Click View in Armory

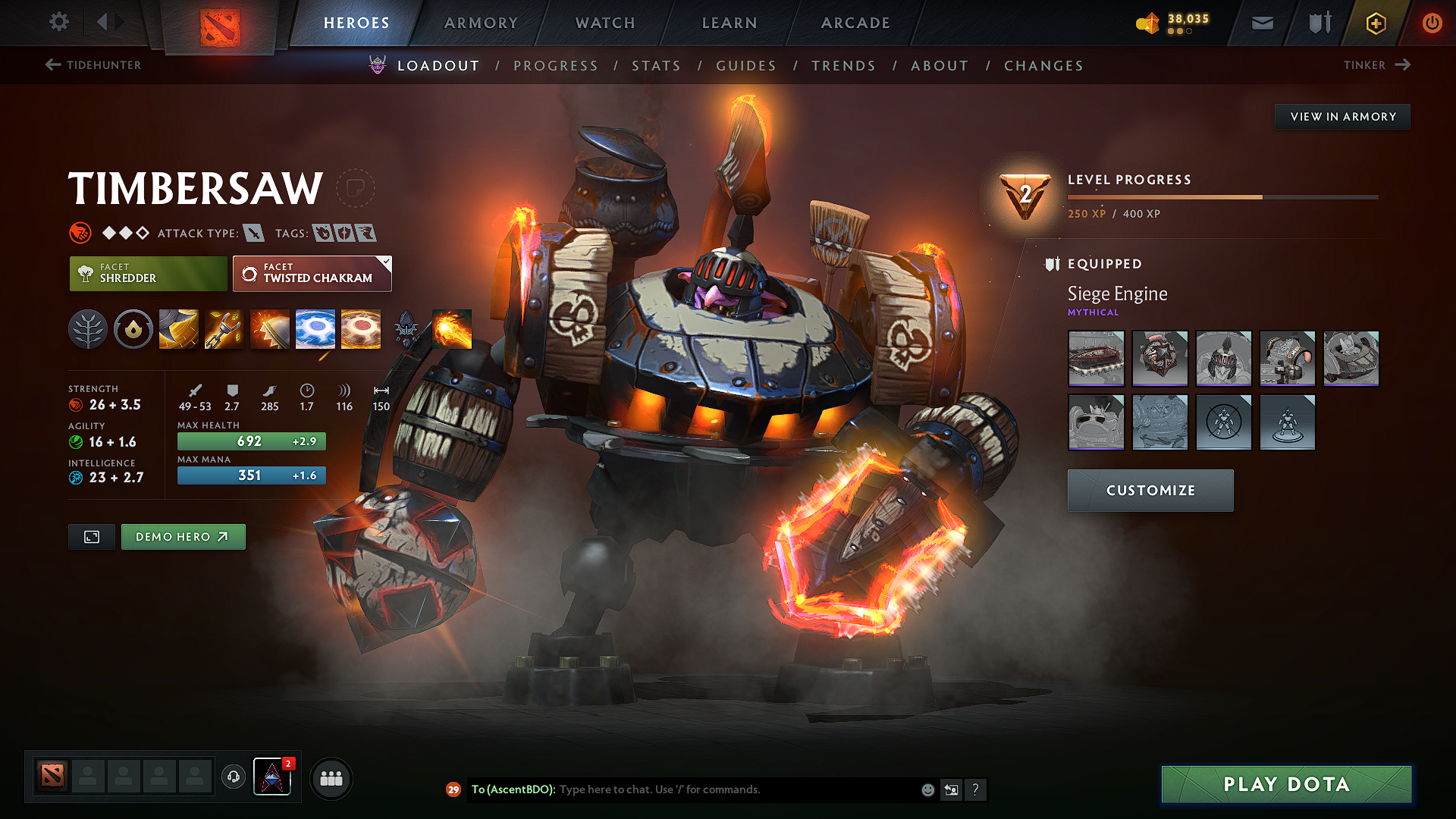click(1341, 116)
